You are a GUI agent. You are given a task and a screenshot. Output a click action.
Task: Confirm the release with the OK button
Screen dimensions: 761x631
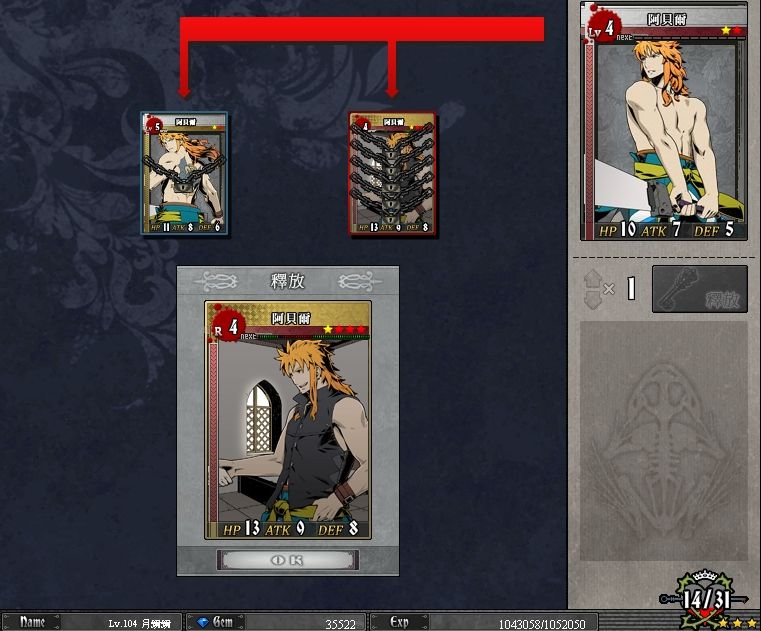point(287,559)
